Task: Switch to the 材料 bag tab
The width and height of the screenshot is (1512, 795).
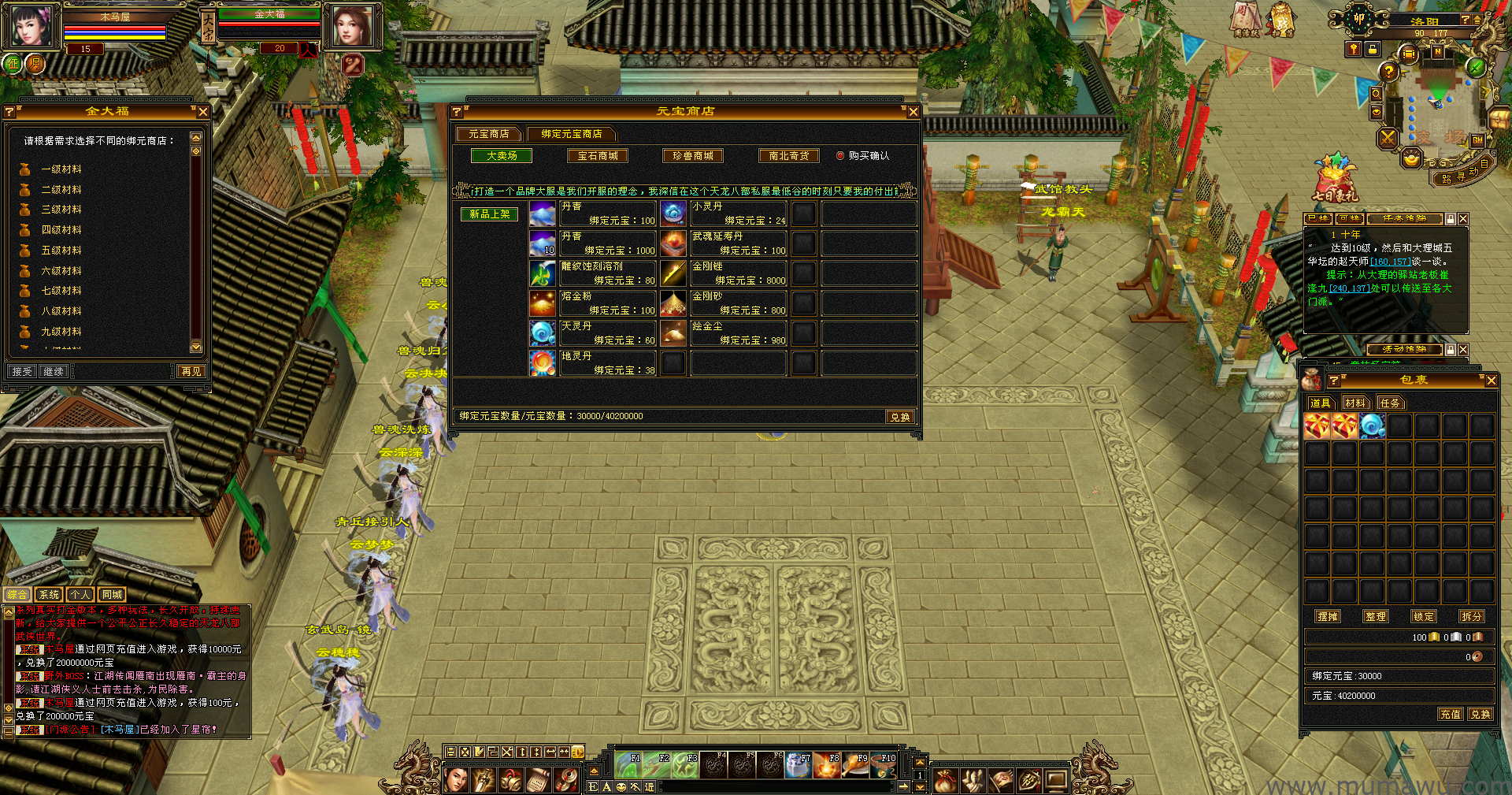Action: coord(1355,403)
